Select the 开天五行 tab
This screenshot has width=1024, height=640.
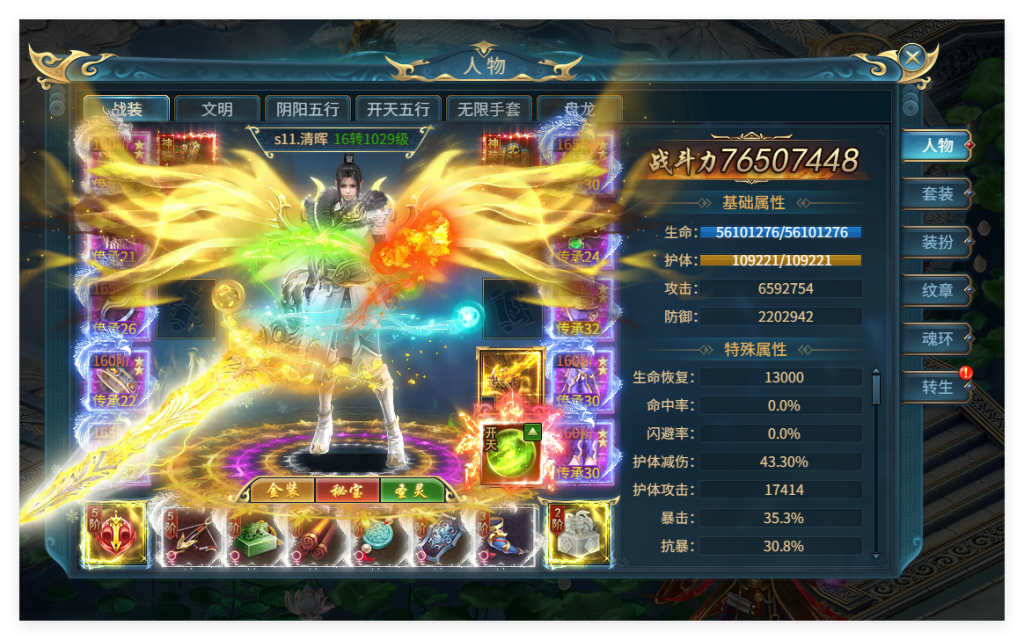(x=398, y=109)
